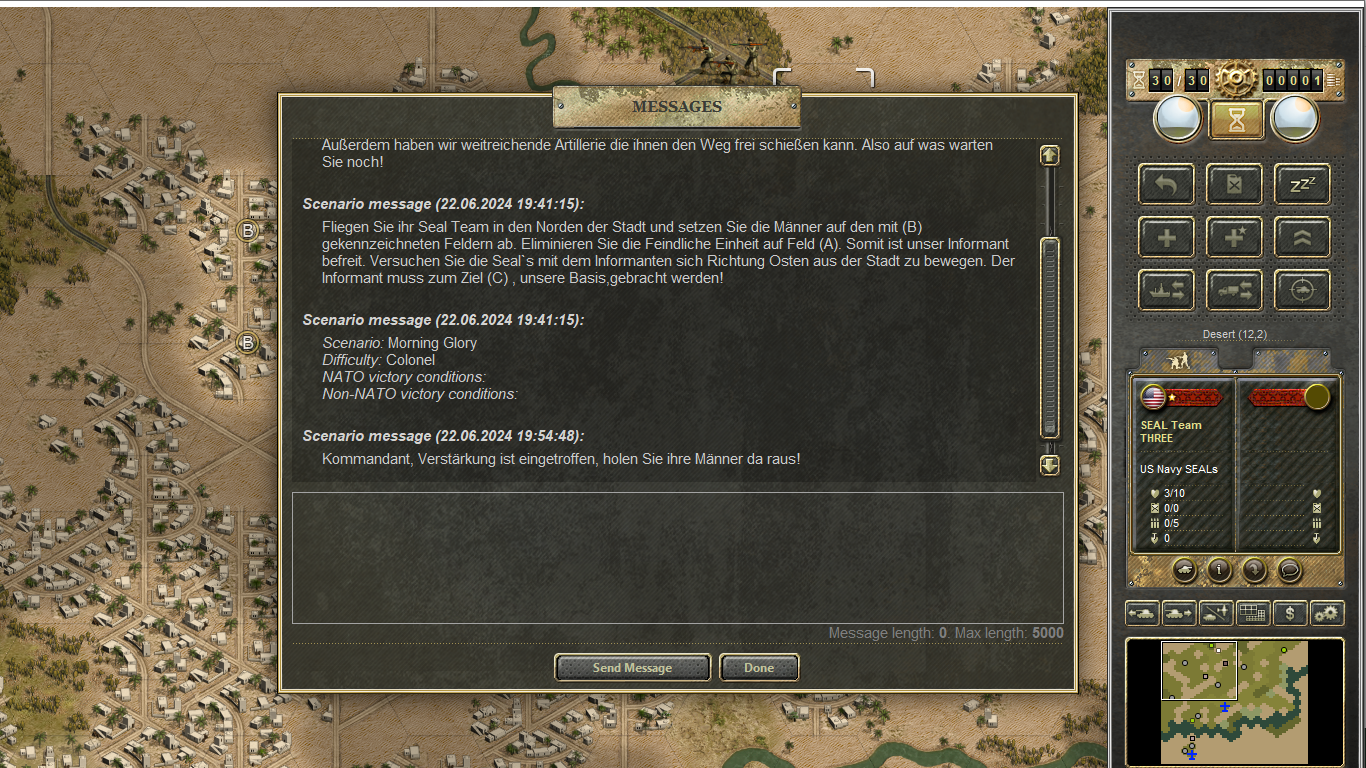Put the unit to sleep (Zzz button)

(x=1301, y=185)
